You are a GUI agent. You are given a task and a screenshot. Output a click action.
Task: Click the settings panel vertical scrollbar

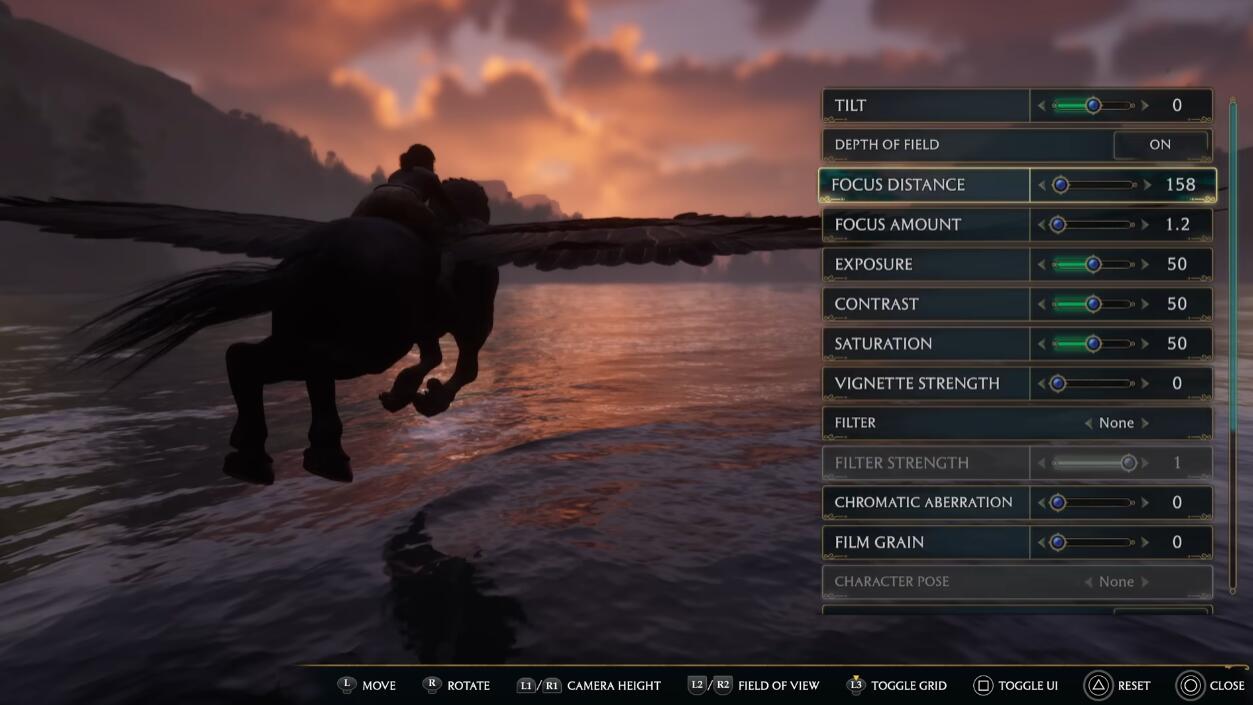[x=1232, y=300]
